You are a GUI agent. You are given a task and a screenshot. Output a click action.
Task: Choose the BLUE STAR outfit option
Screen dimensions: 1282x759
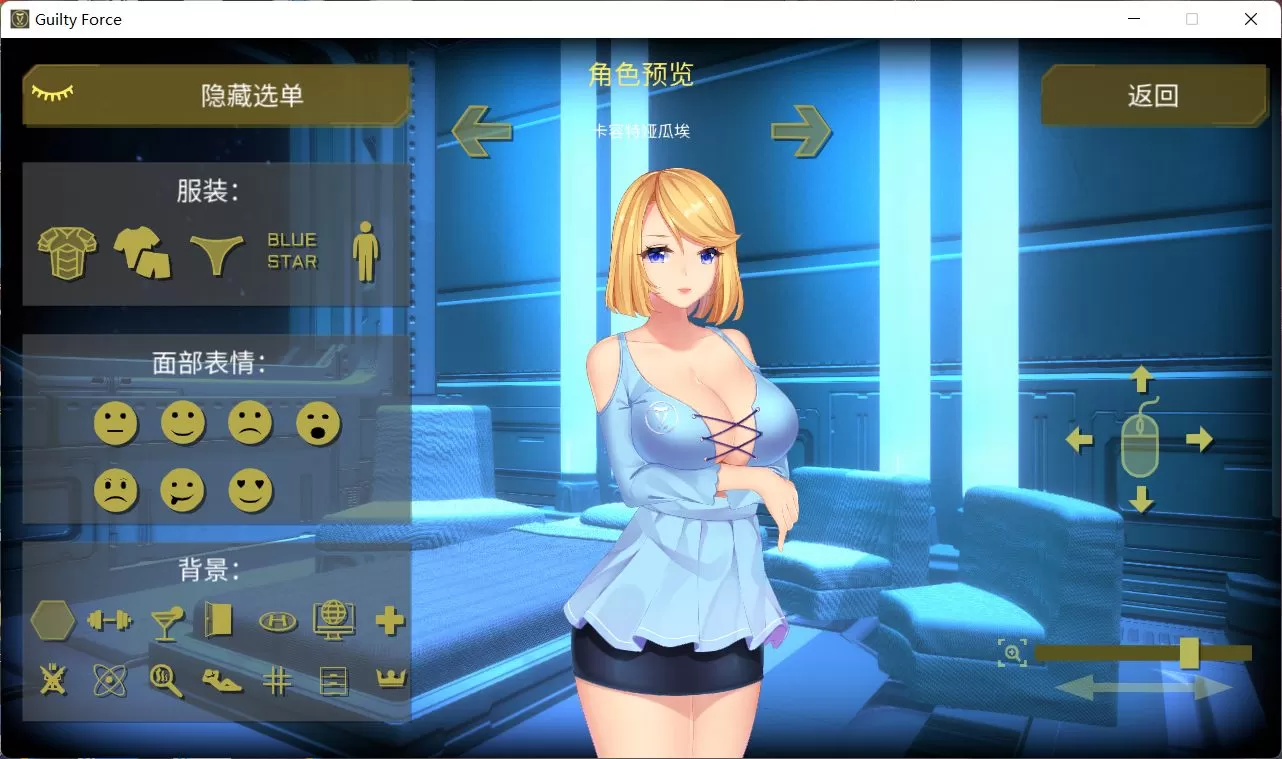tap(292, 249)
